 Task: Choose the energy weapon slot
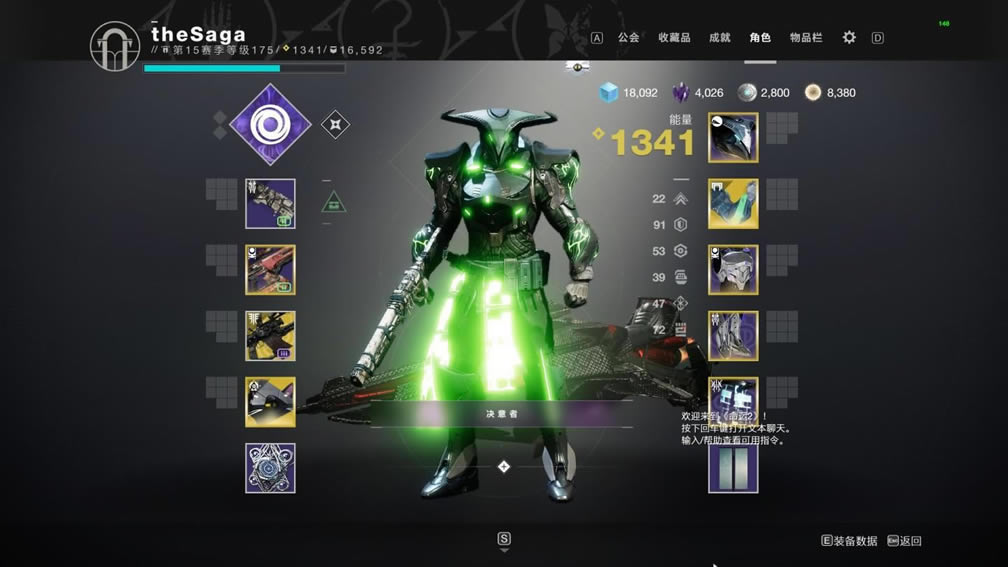[270, 270]
